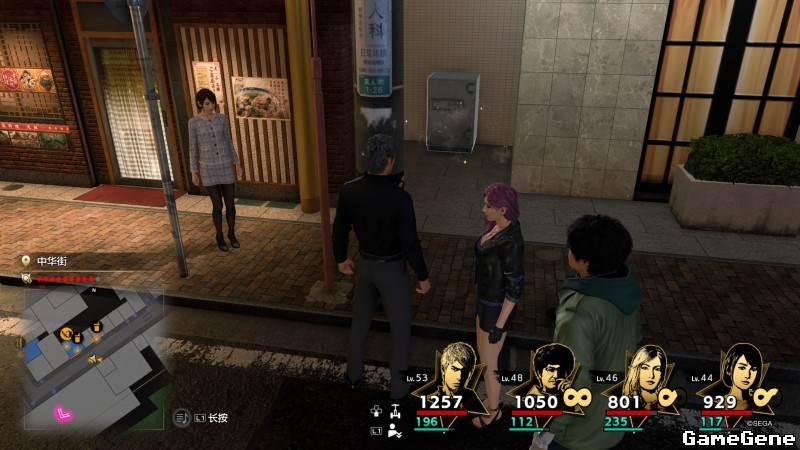Select the drink cup shop marker on minimap
The height and width of the screenshot is (450, 800).
(x=97, y=328)
